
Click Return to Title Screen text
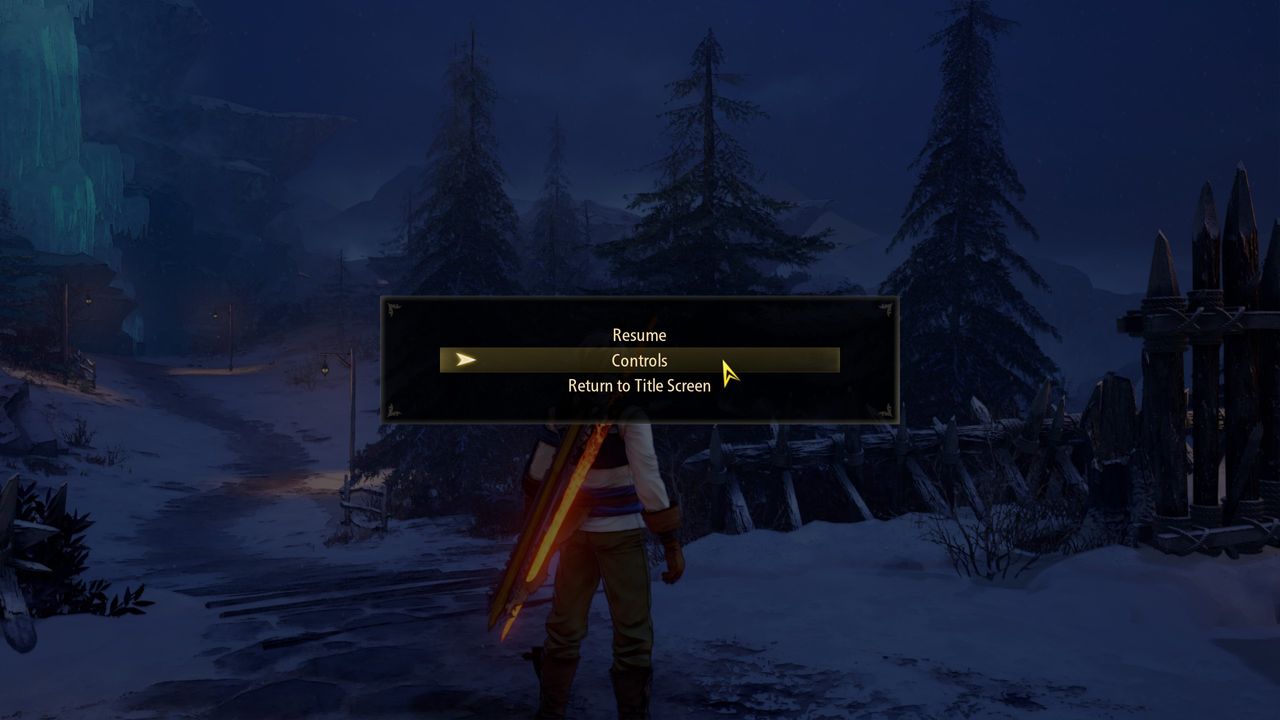(x=639, y=385)
